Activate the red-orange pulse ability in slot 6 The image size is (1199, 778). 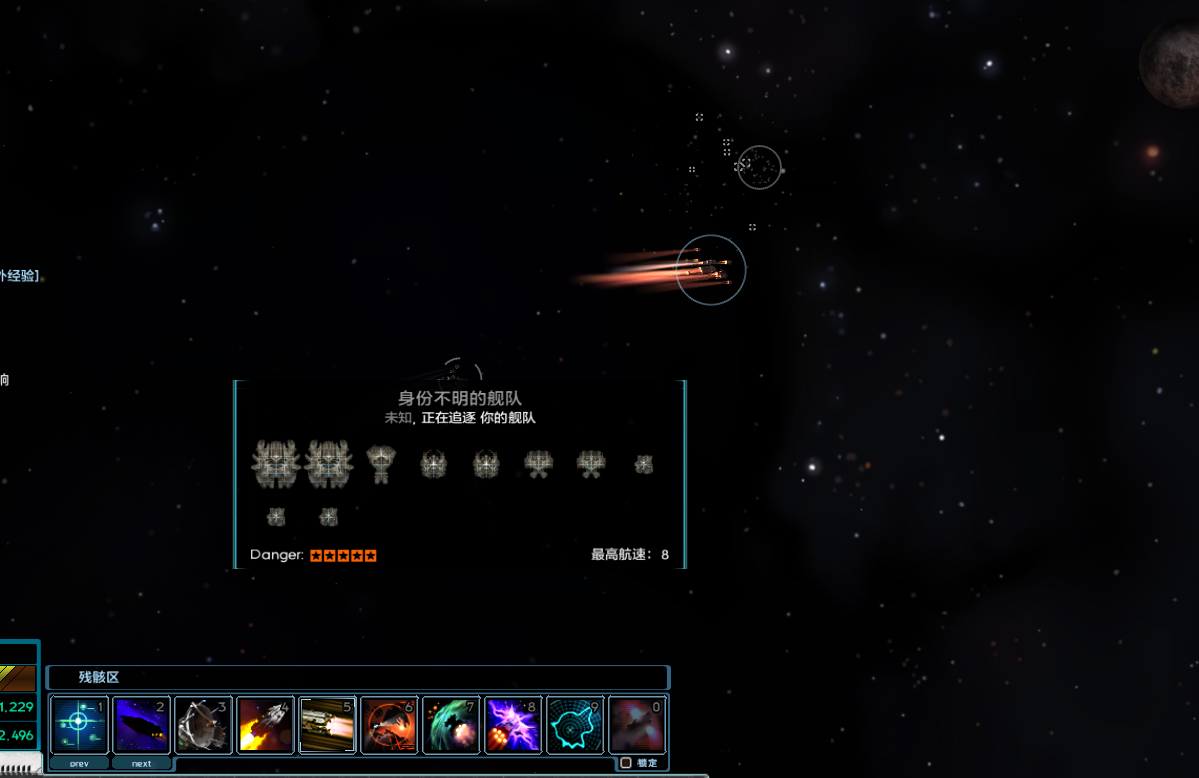coord(389,724)
